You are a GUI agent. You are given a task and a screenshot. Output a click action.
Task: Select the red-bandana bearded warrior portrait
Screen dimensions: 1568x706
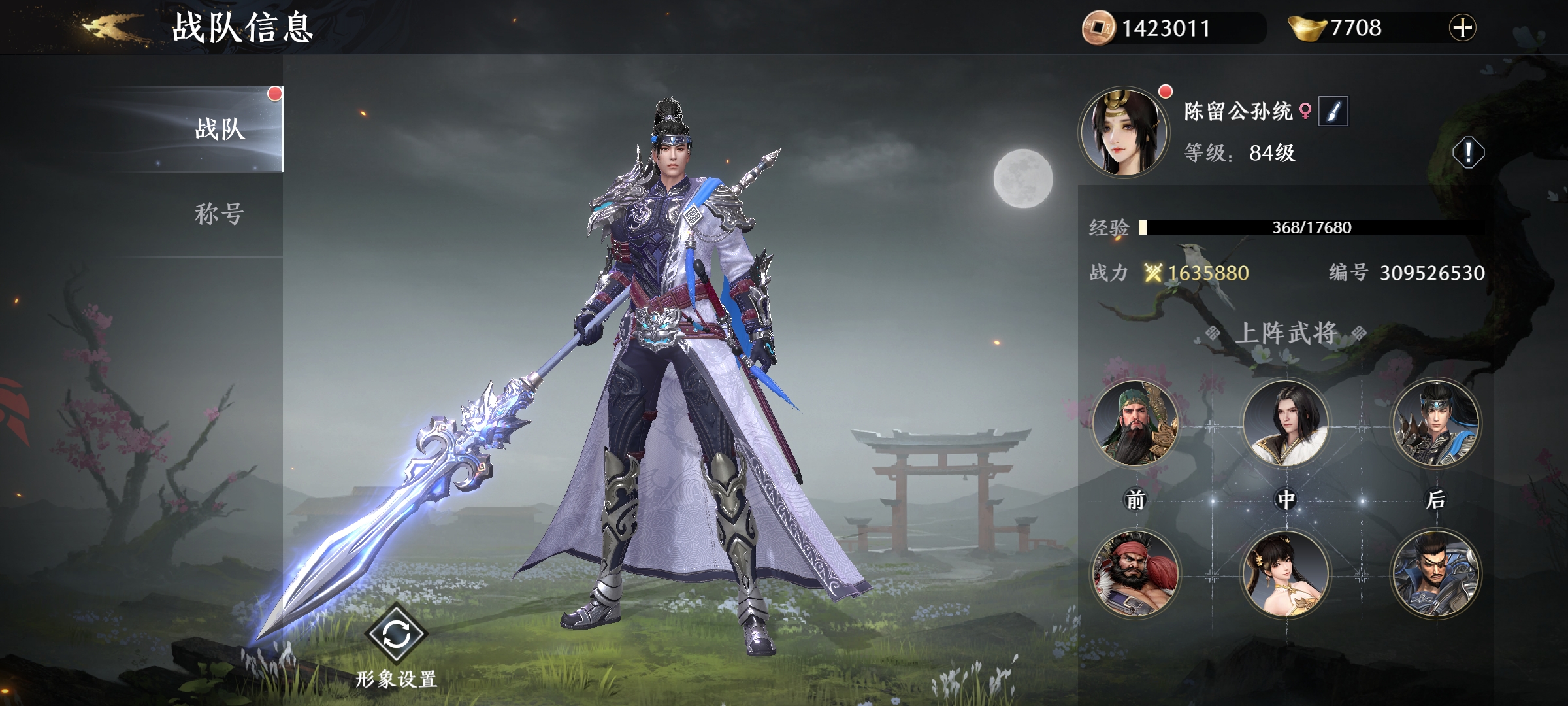[1135, 573]
